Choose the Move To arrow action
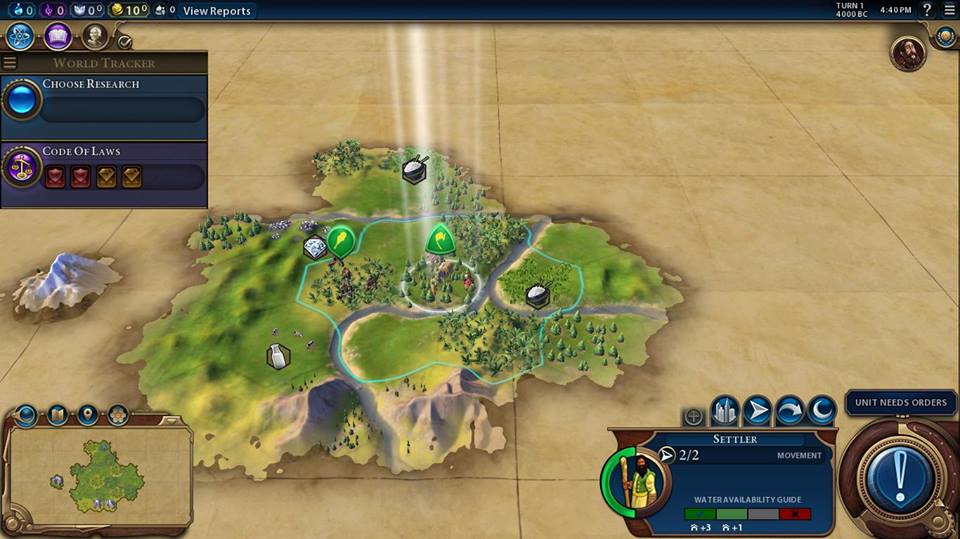Image resolution: width=960 pixels, height=539 pixels. [x=758, y=410]
